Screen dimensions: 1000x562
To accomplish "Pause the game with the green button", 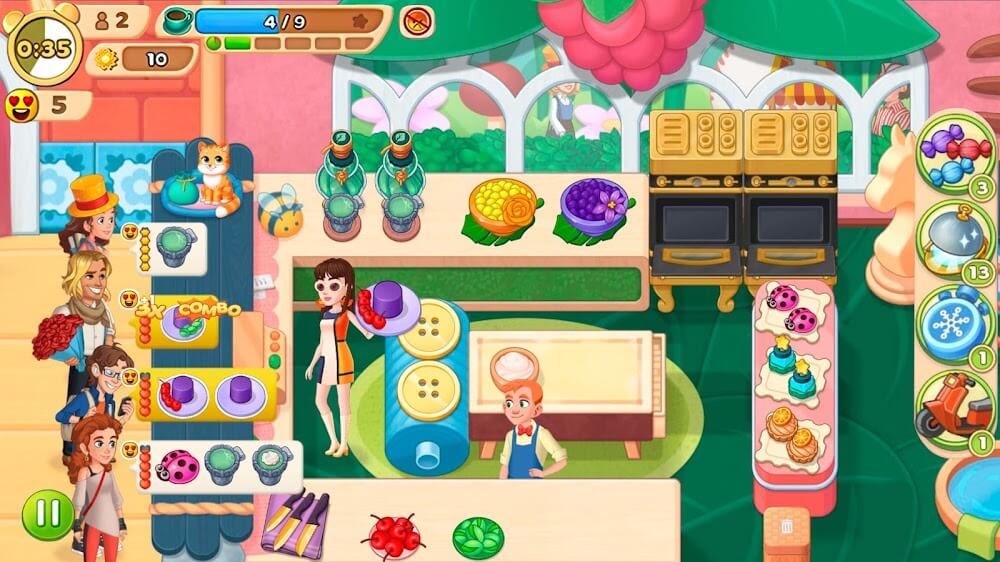I will coord(47,514).
